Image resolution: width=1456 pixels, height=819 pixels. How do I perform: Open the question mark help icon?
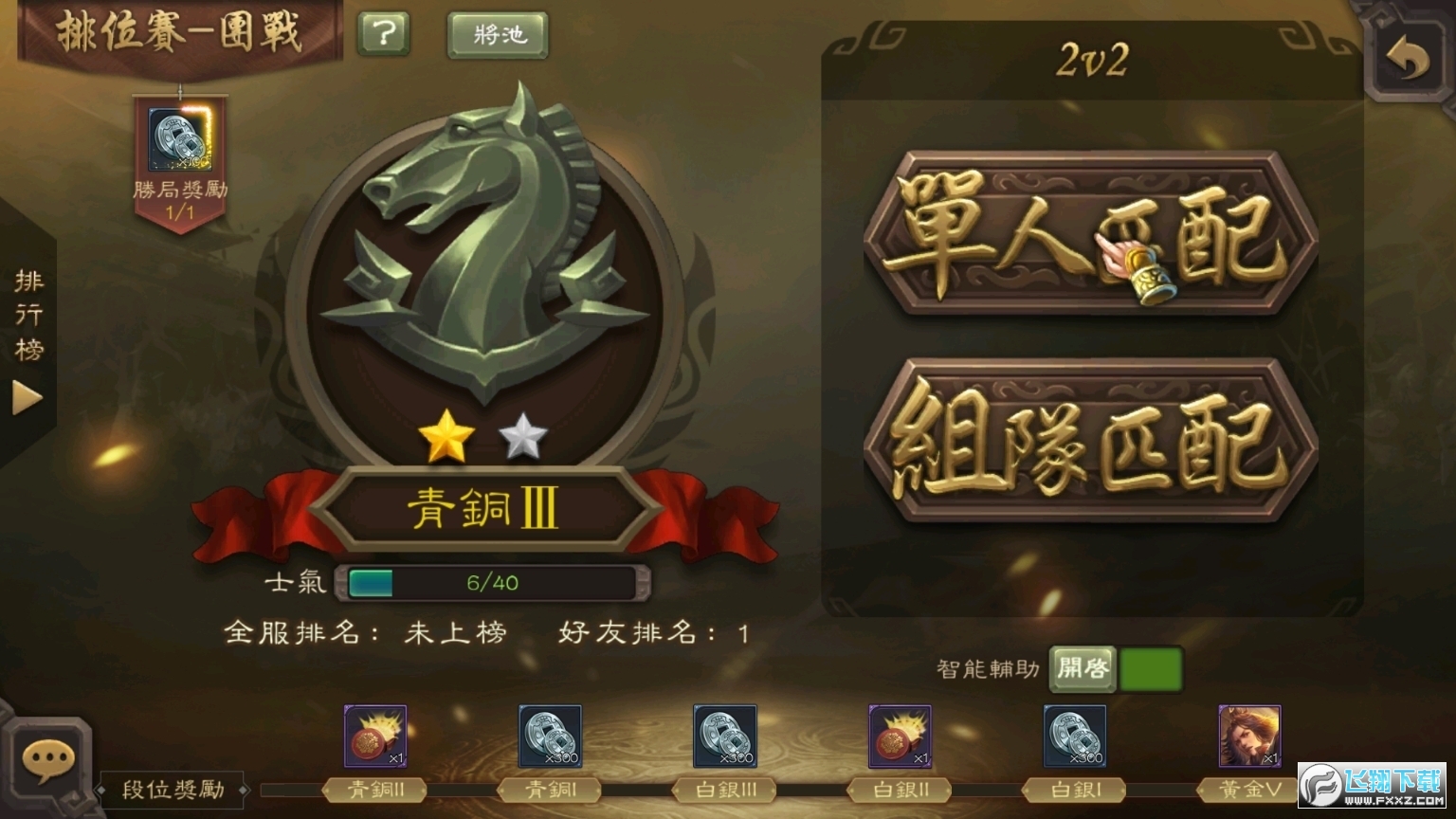tap(383, 34)
